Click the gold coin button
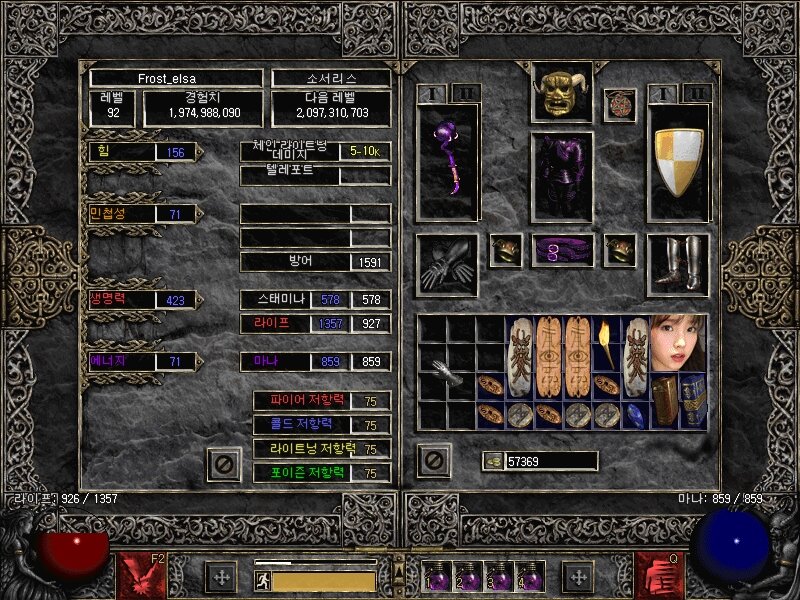The height and width of the screenshot is (600, 800). point(492,461)
